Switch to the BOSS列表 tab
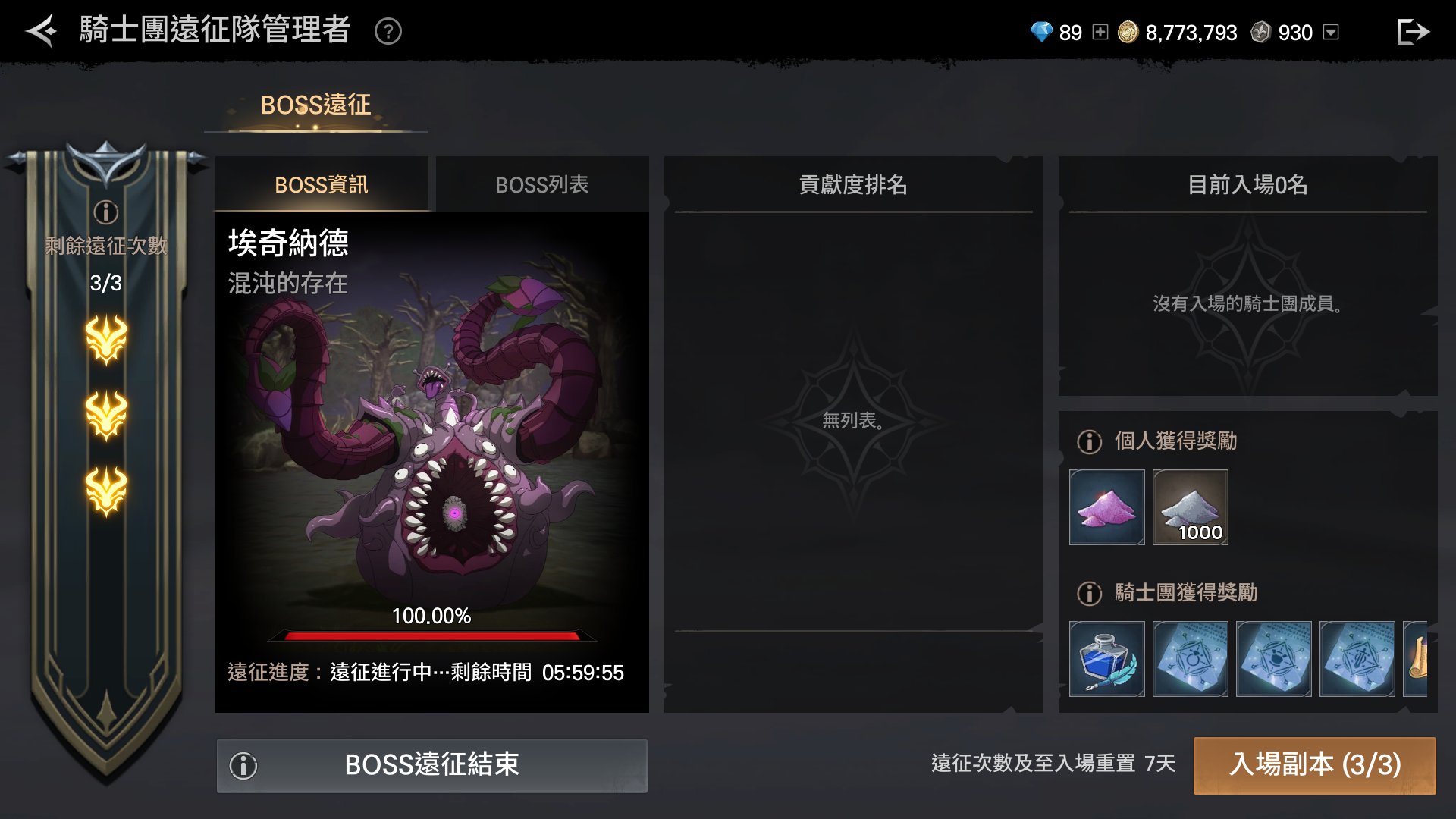 (x=542, y=184)
